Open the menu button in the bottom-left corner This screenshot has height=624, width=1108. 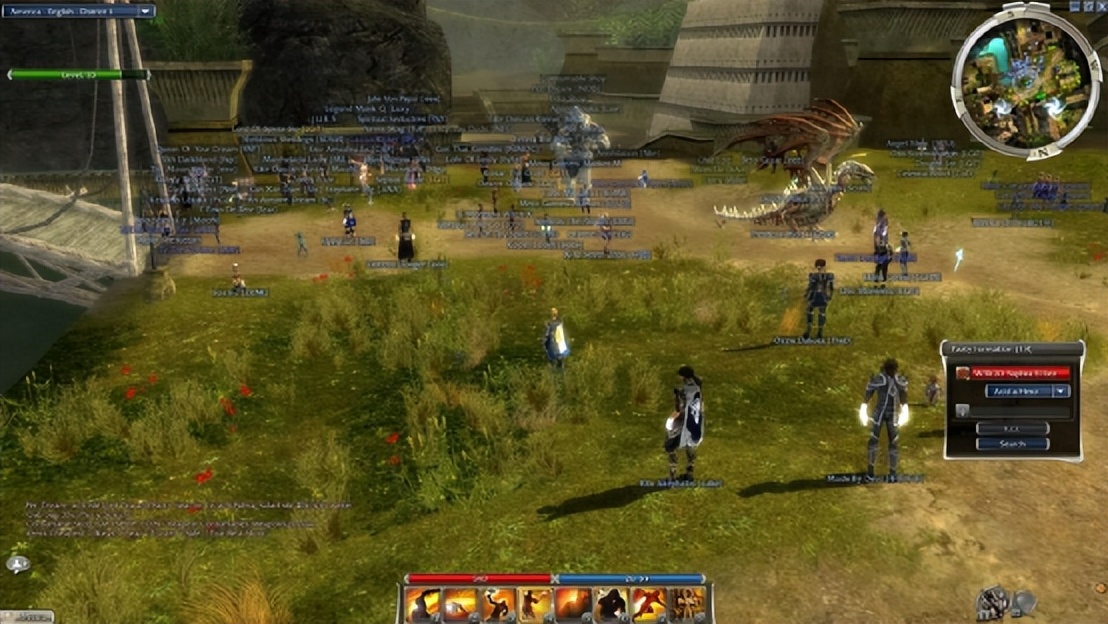(x=25, y=616)
